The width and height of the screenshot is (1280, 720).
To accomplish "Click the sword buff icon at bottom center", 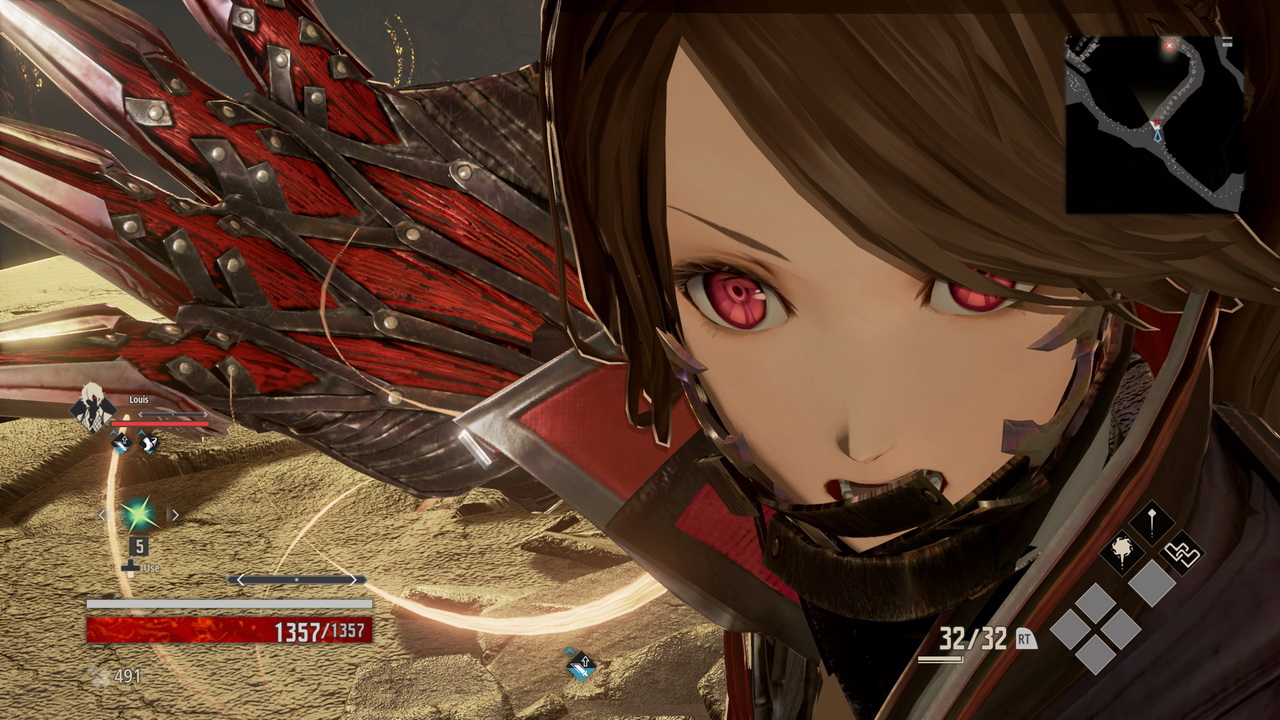I will click(x=581, y=664).
